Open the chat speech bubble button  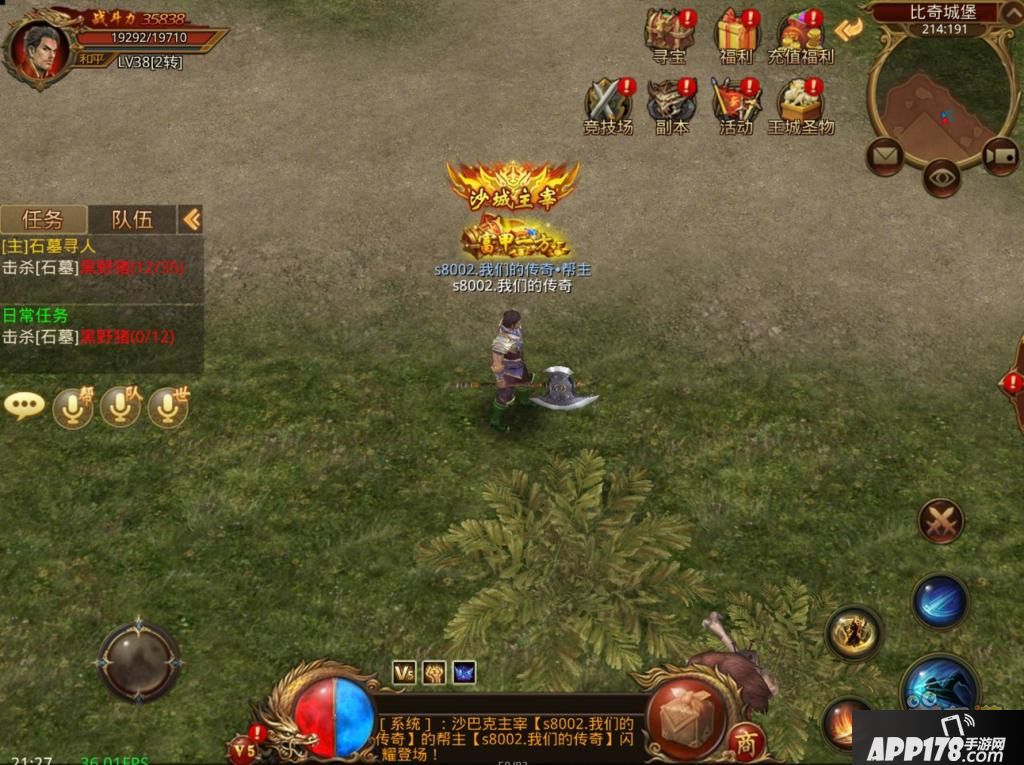(x=24, y=406)
